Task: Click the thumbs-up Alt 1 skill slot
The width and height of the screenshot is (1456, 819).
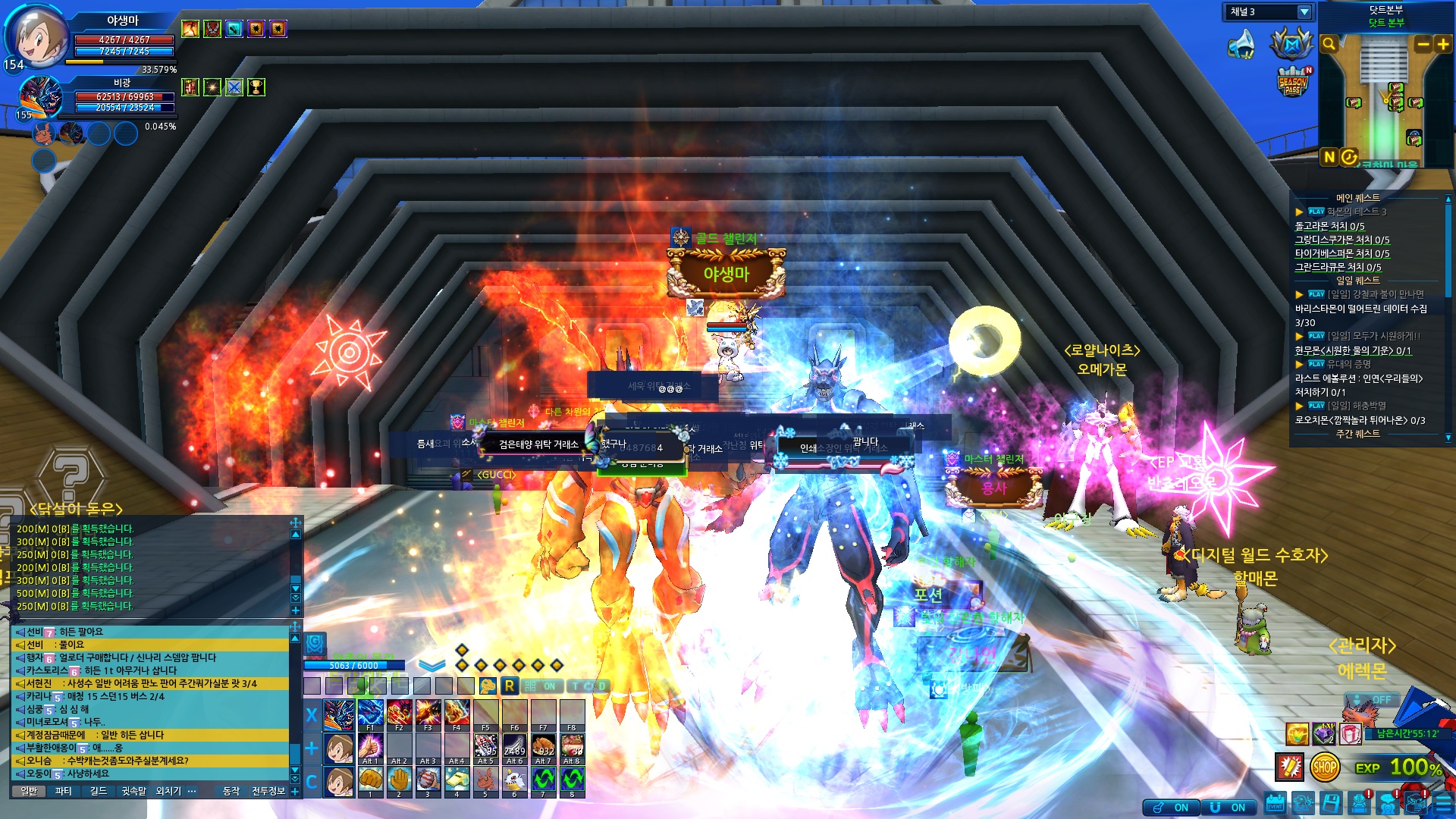Action: (x=370, y=747)
